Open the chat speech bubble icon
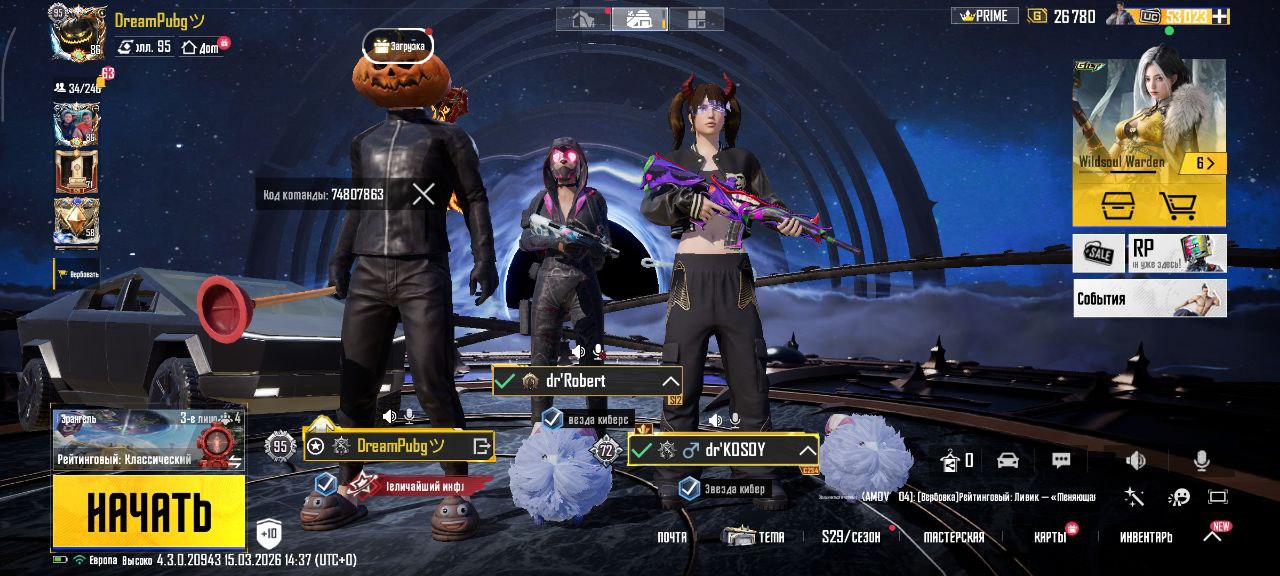The image size is (1280, 576). [1061, 460]
